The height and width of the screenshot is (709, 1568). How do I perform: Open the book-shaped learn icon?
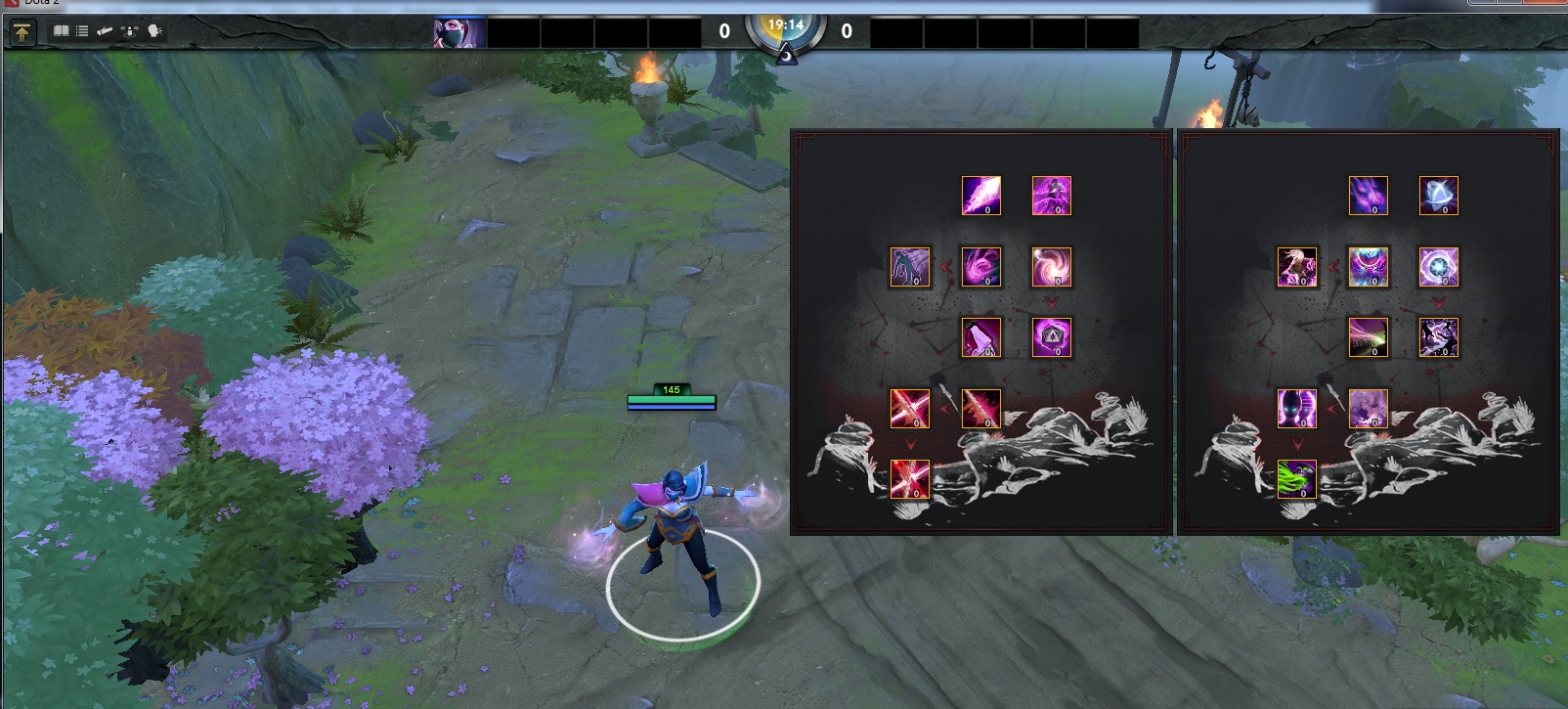pyautogui.click(x=61, y=31)
